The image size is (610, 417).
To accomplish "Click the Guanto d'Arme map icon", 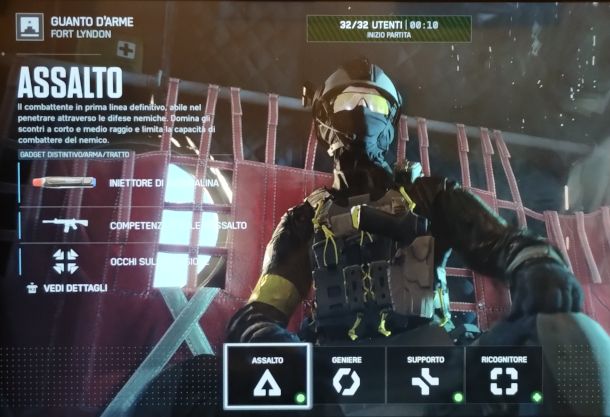I will (x=30, y=26).
